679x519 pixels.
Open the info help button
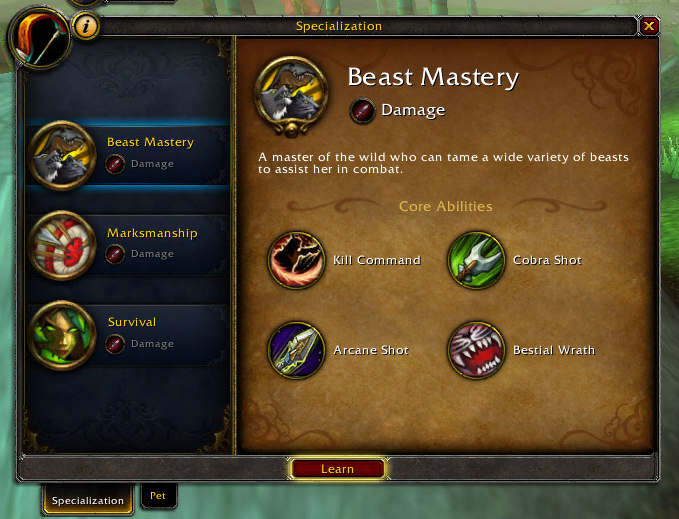click(x=86, y=27)
